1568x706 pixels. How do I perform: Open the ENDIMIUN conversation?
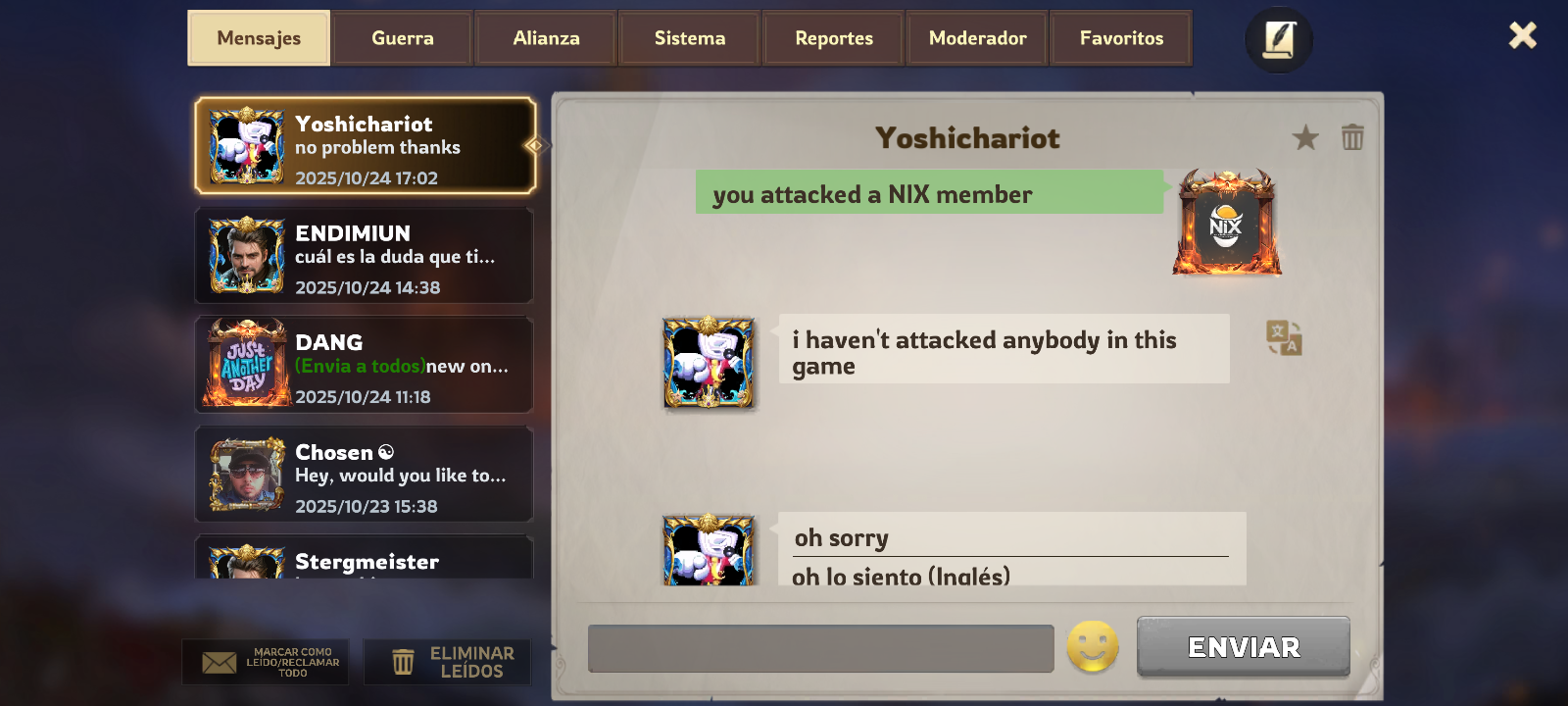pyautogui.click(x=365, y=256)
